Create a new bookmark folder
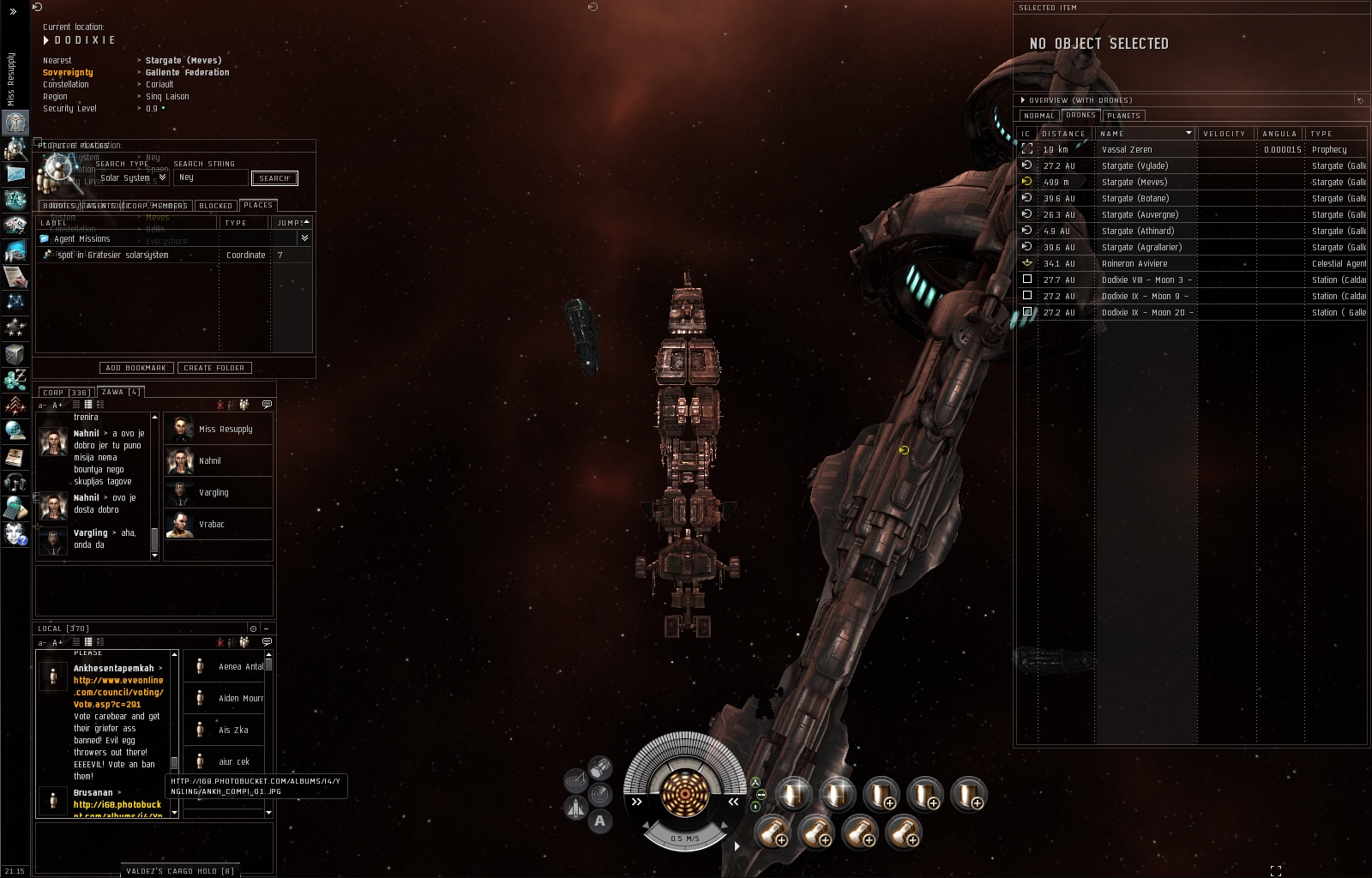 tap(214, 368)
